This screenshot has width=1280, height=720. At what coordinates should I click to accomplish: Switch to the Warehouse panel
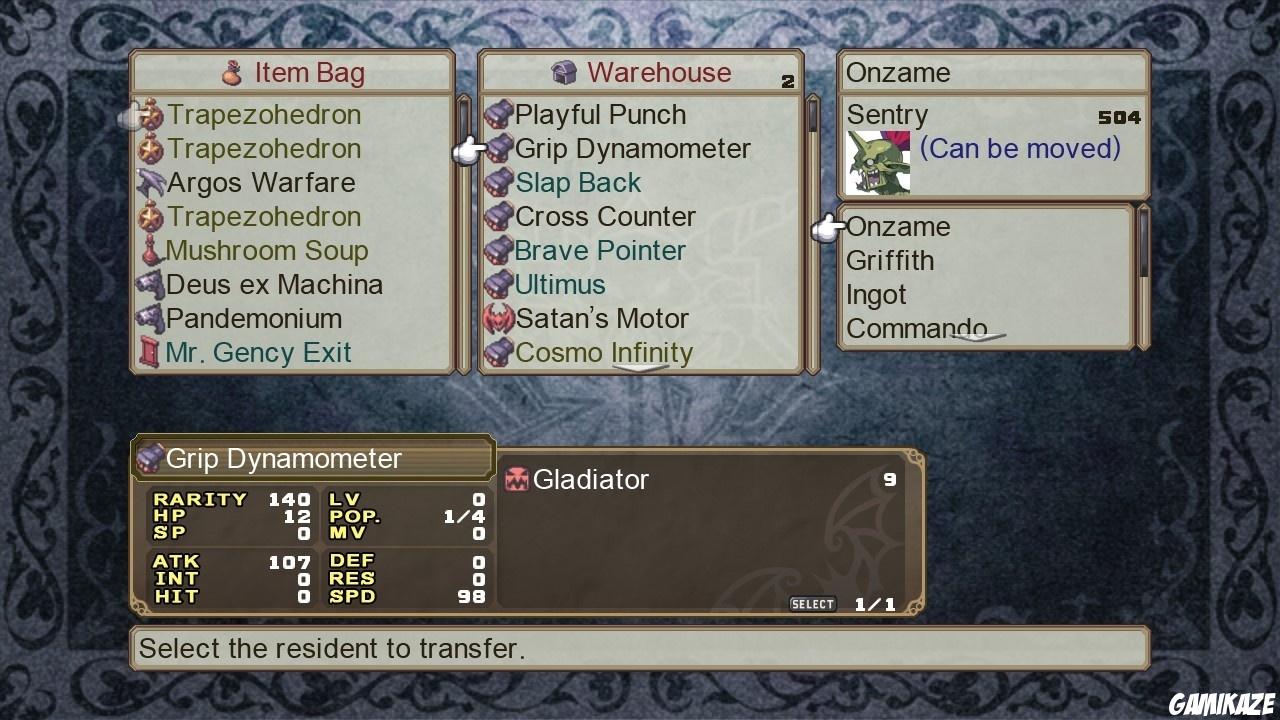[655, 72]
